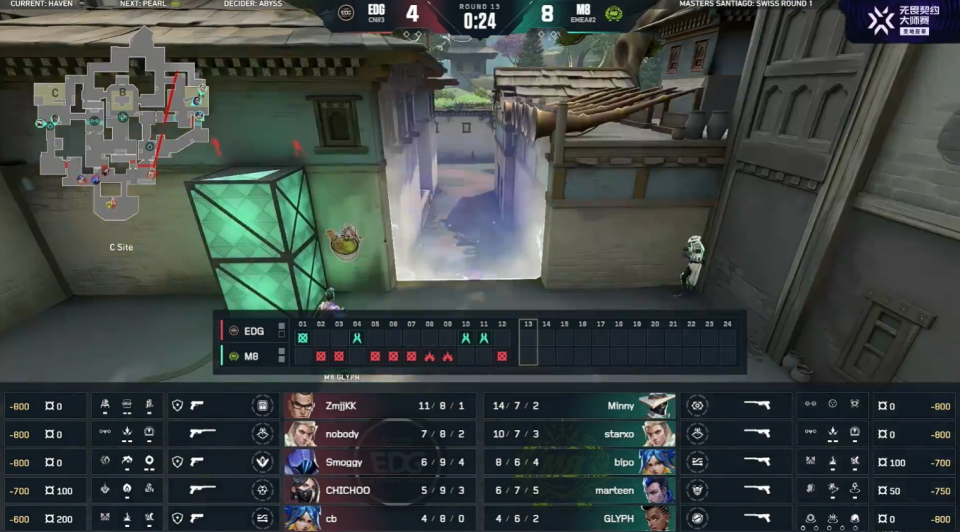Spectate marteen from the scoreboard
This screenshot has width=960, height=532.
[580, 491]
